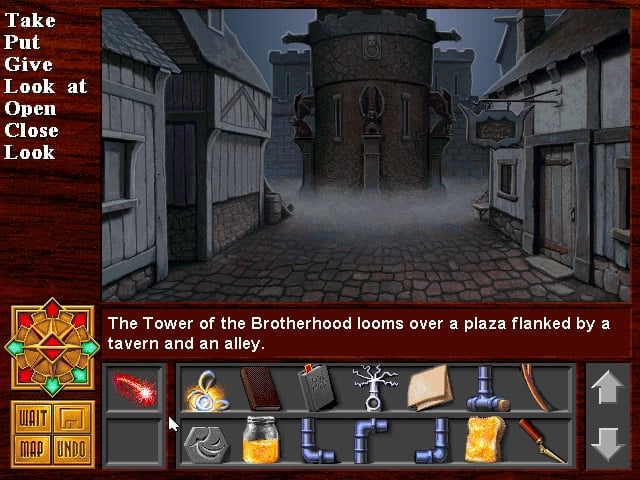Pick the folded cloth item
This screenshot has height=480, width=640.
tap(425, 387)
